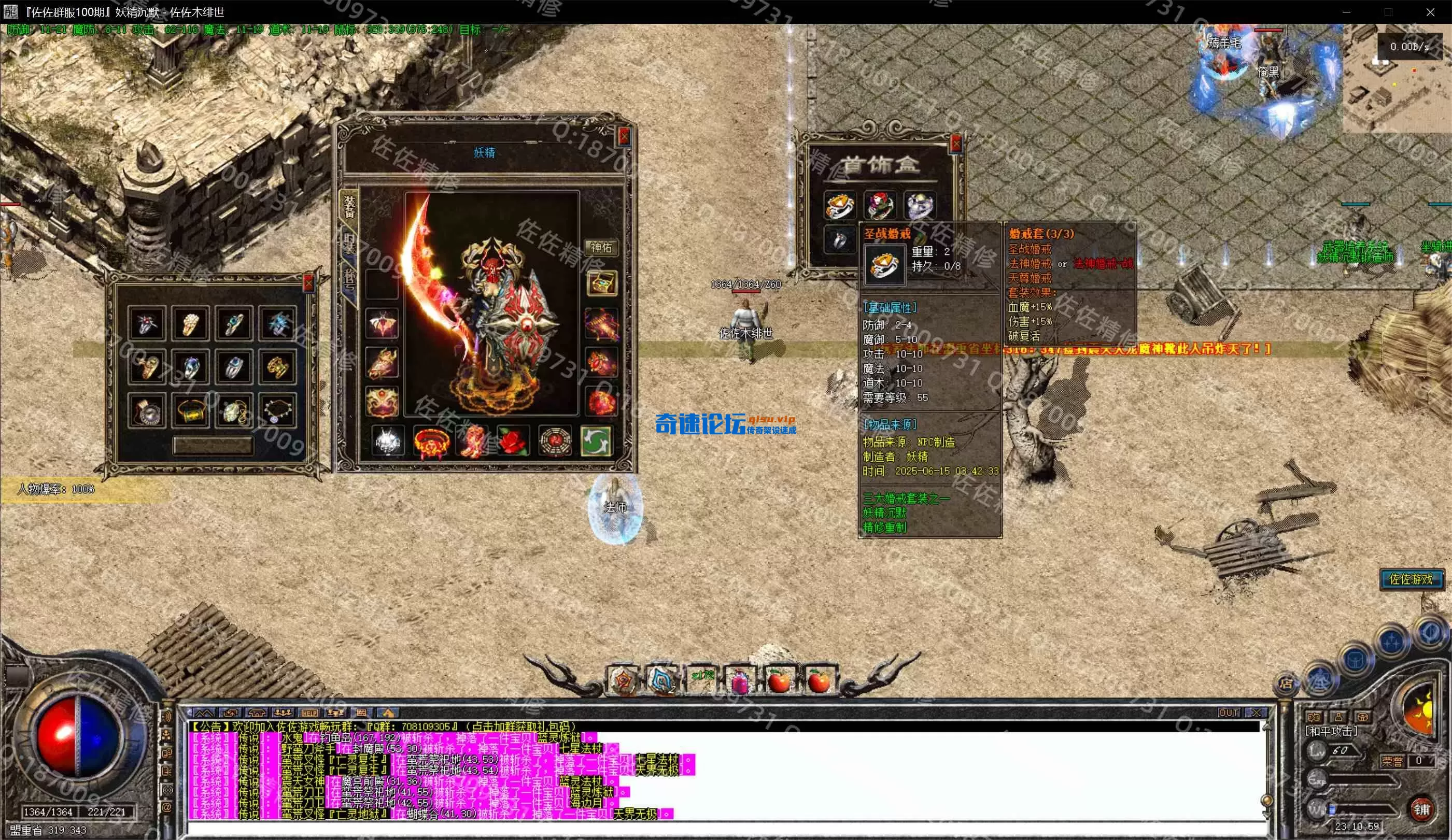Click the green swap arrows button

[596, 441]
